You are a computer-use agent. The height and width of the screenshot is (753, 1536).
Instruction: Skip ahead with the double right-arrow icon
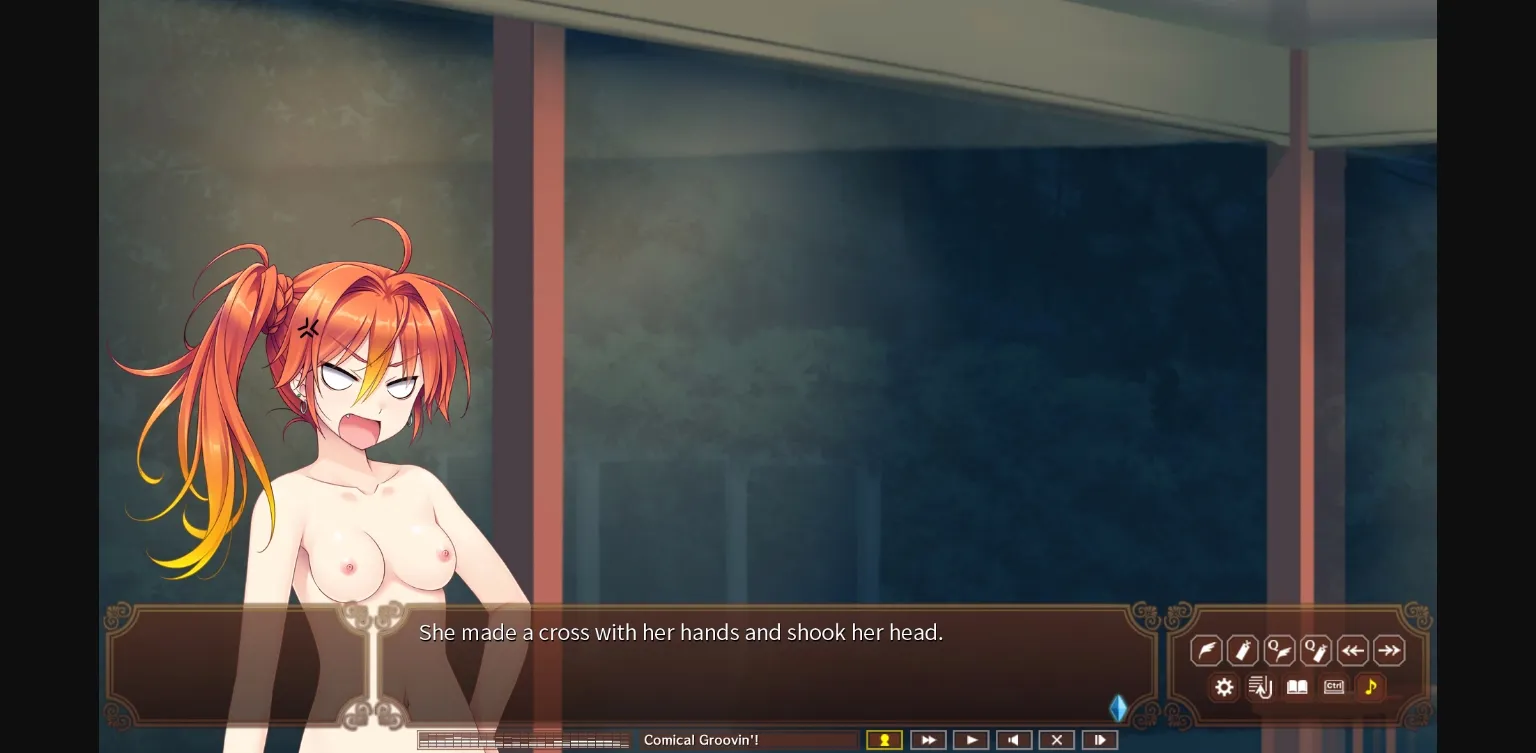tap(1389, 650)
